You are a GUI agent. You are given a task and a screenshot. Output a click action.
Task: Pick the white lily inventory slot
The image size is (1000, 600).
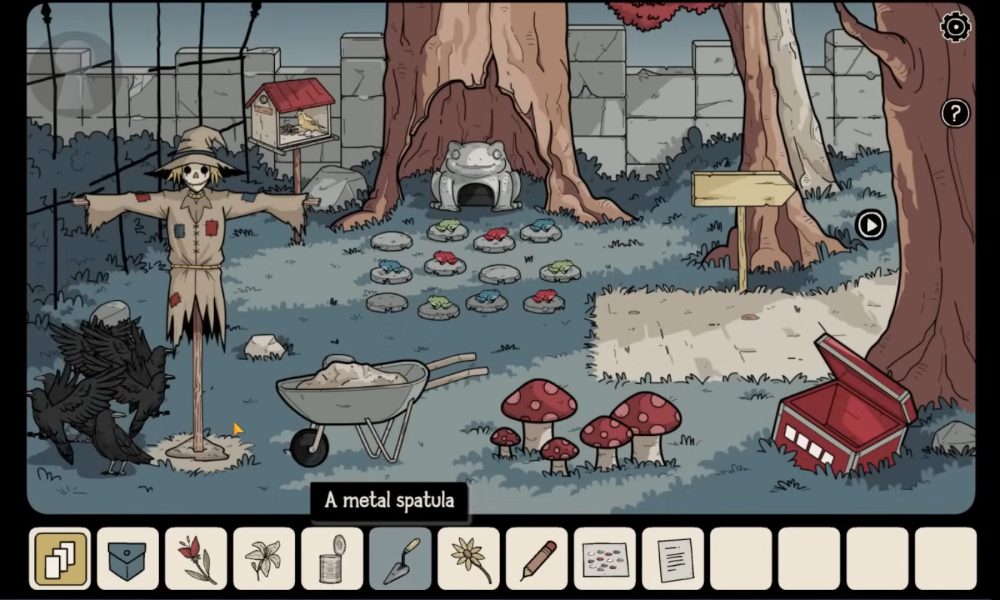pyautogui.click(x=264, y=558)
